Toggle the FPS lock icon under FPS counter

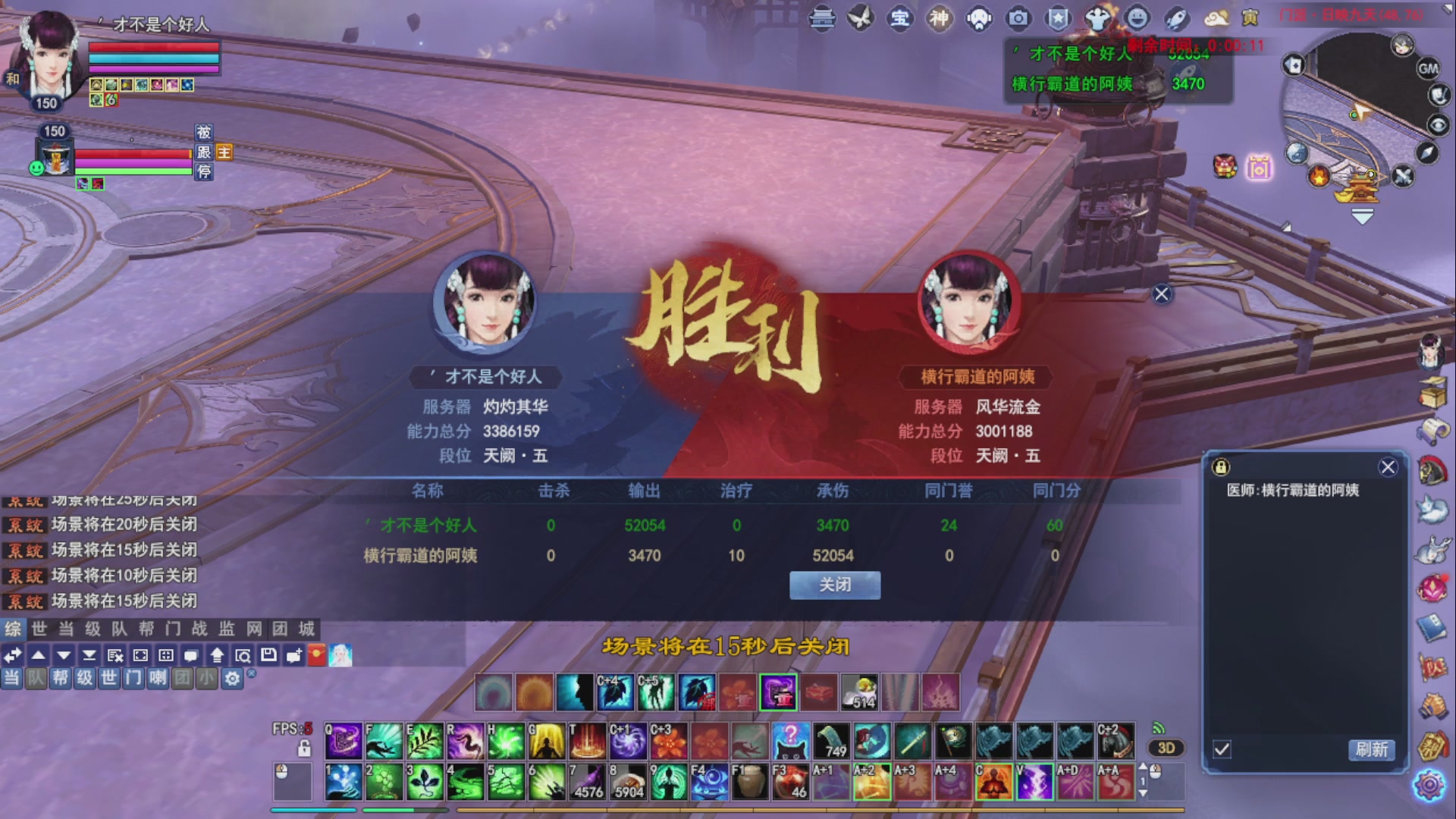tap(305, 748)
